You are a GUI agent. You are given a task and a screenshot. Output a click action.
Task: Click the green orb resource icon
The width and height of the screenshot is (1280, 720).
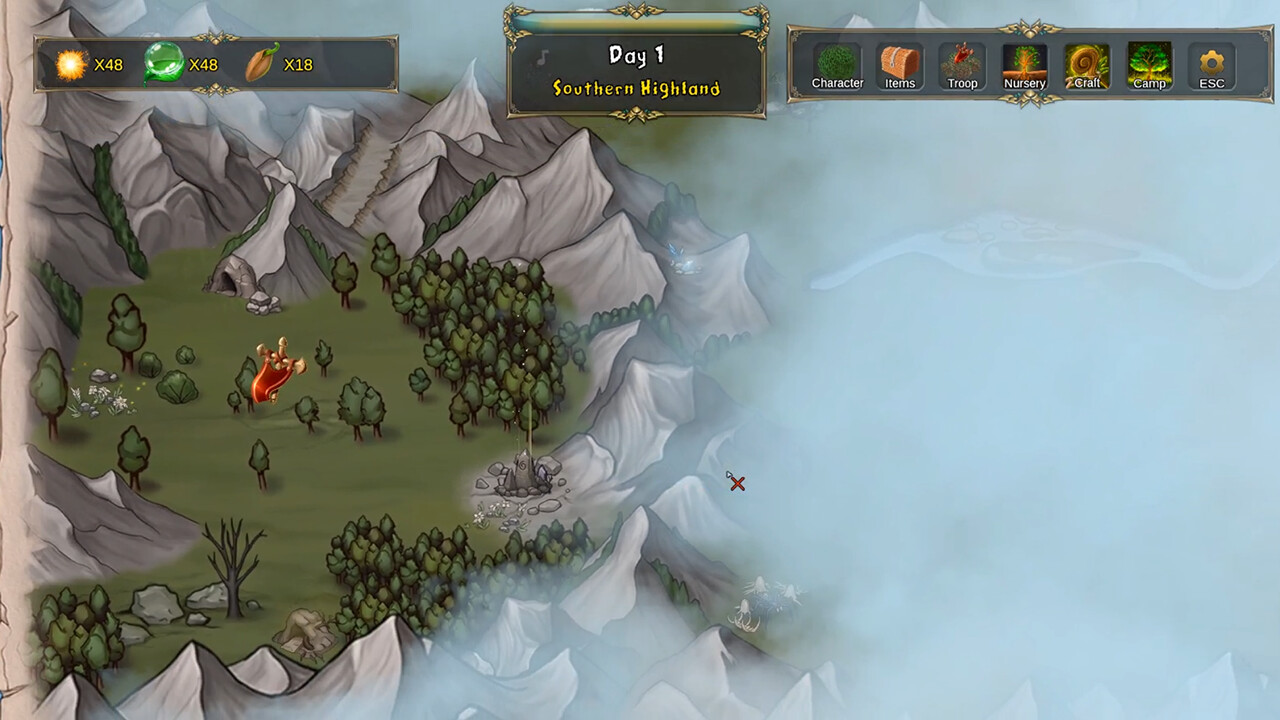(165, 62)
